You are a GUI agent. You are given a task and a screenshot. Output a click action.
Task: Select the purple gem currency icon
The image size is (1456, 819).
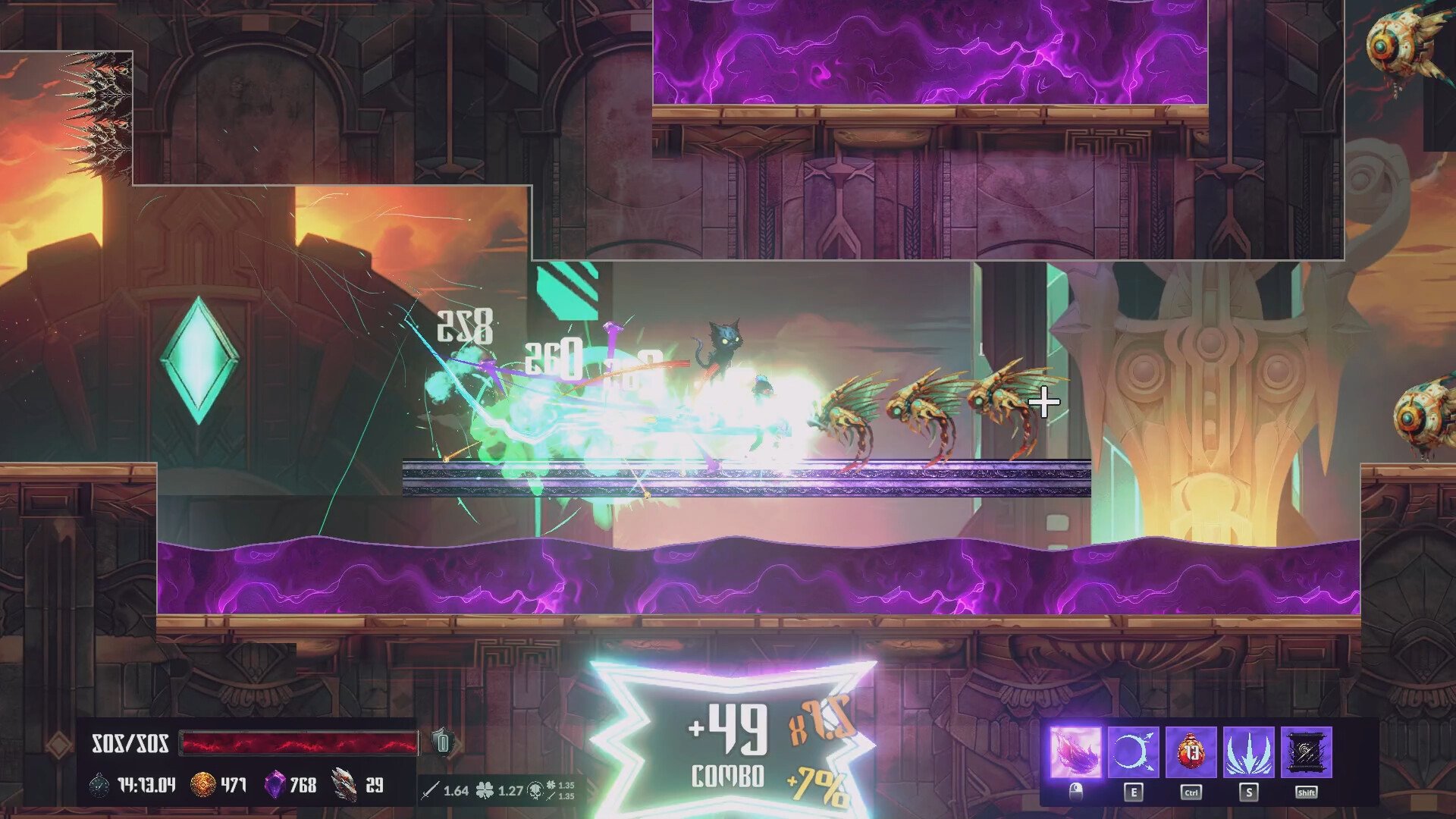coord(275,785)
